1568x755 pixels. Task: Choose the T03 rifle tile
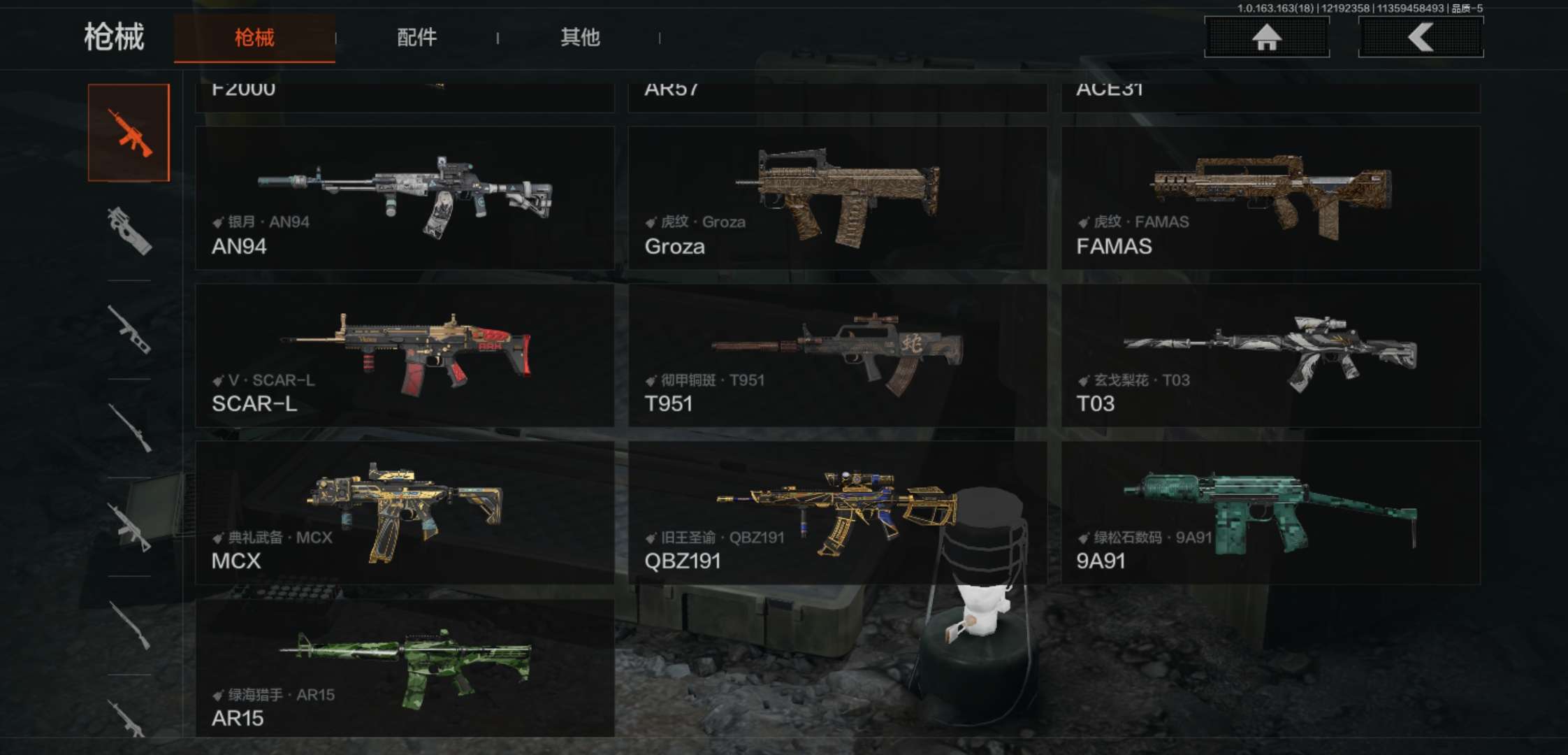[x=1270, y=356]
